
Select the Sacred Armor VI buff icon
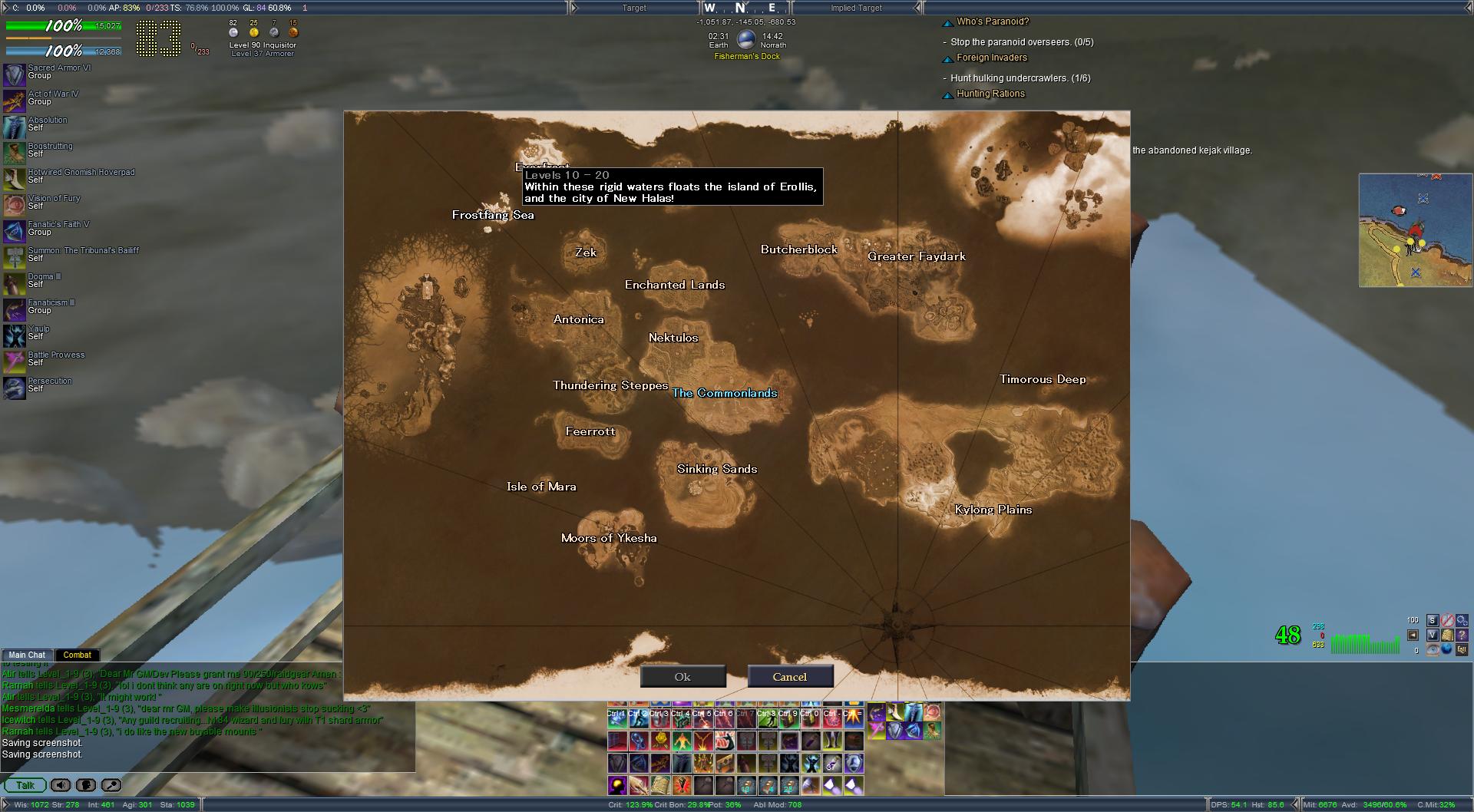pos(15,75)
